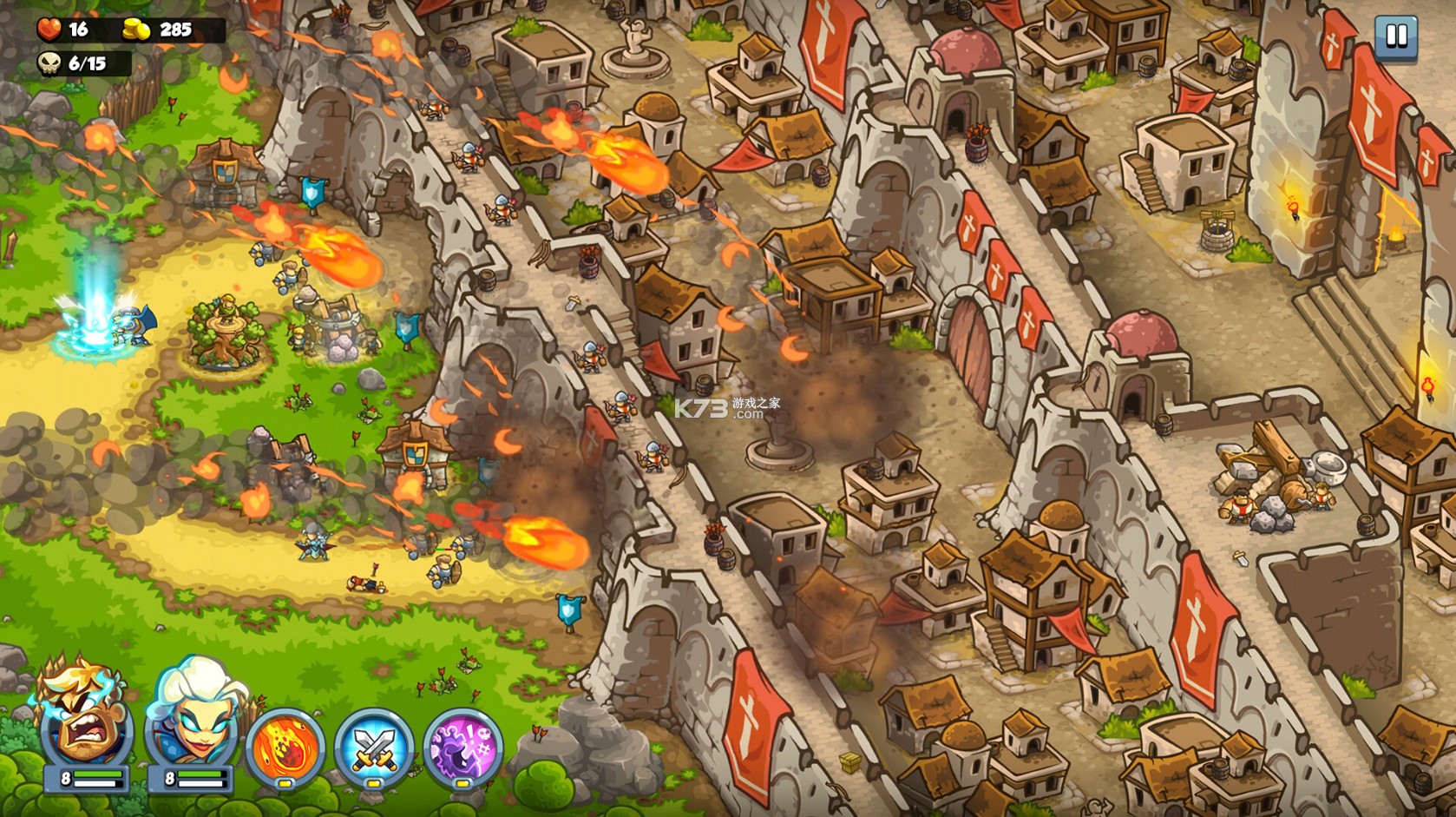Call reinforcements with crossed swords ability

pyautogui.click(x=374, y=747)
